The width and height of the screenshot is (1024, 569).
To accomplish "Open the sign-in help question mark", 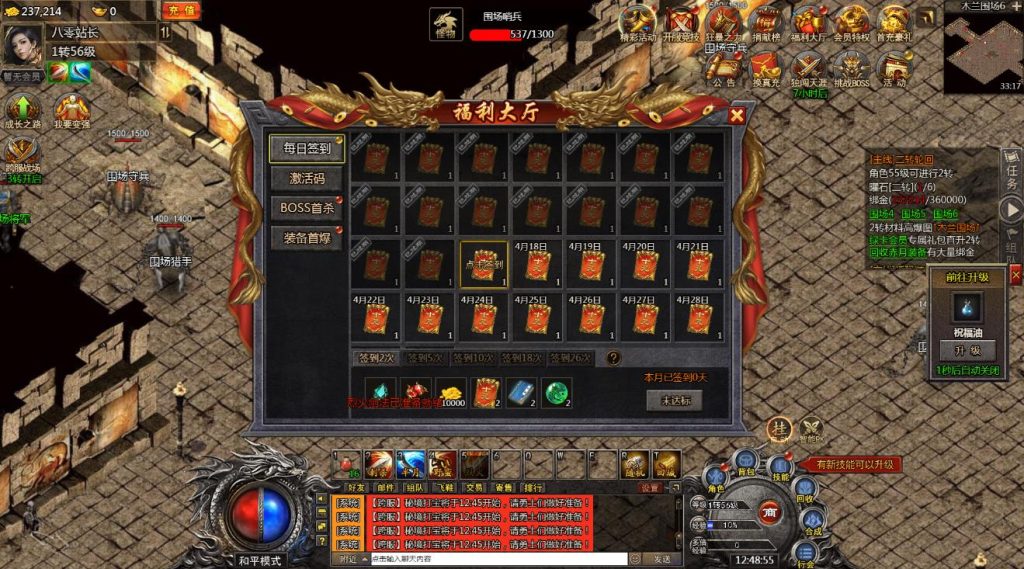I will coord(613,358).
